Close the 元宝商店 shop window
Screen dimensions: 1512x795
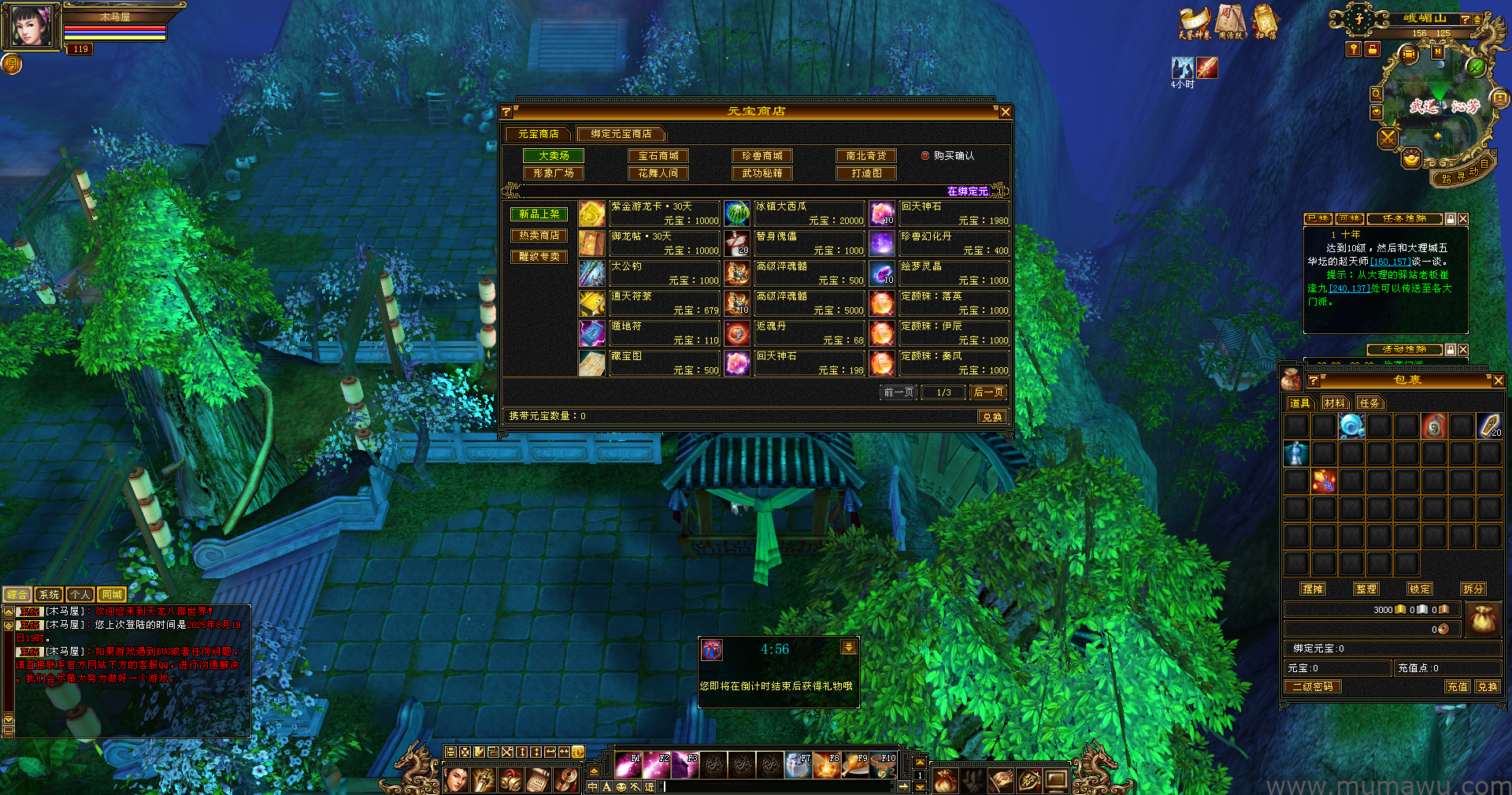pos(1005,112)
